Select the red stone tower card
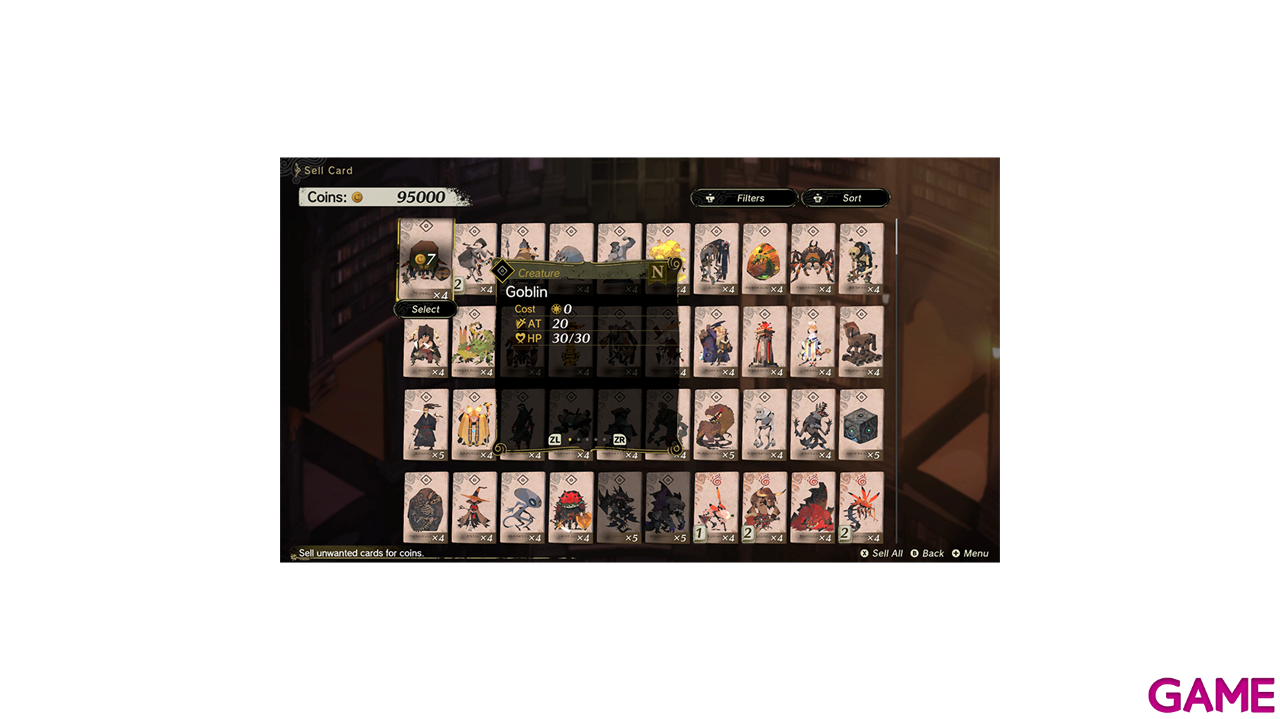 pos(764,342)
